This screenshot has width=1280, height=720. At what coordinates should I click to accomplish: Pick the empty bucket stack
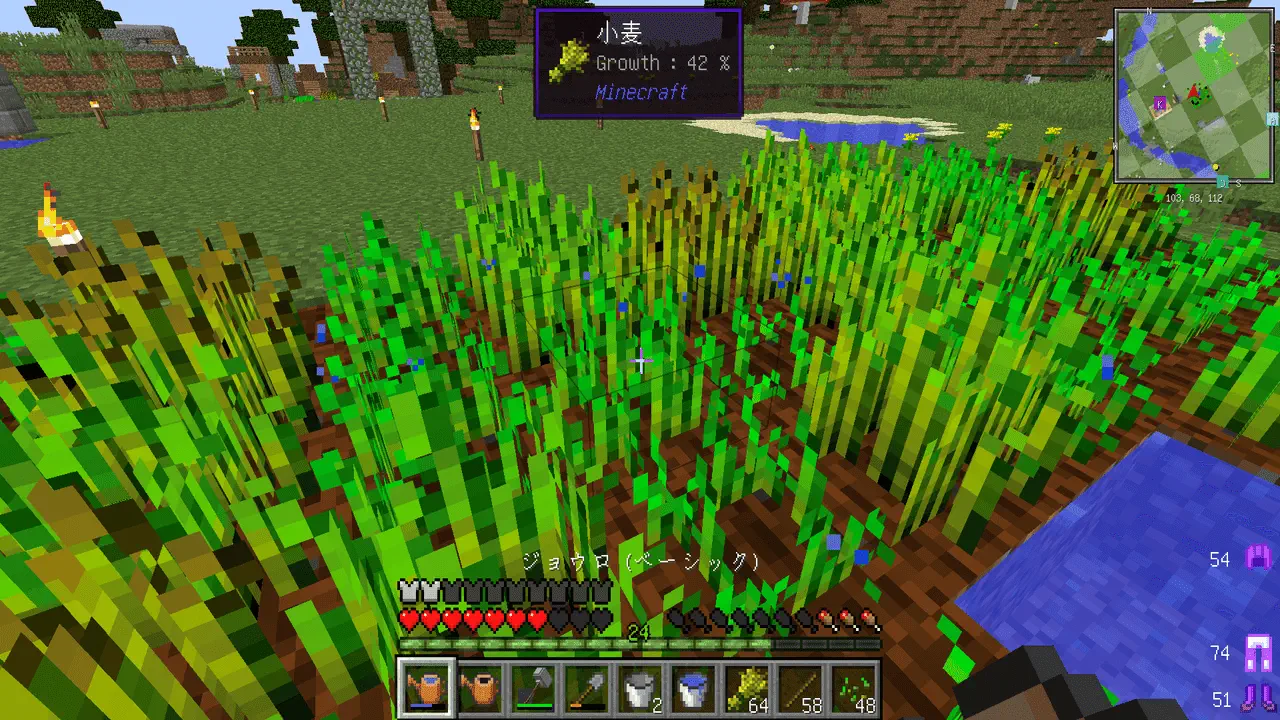(639, 688)
